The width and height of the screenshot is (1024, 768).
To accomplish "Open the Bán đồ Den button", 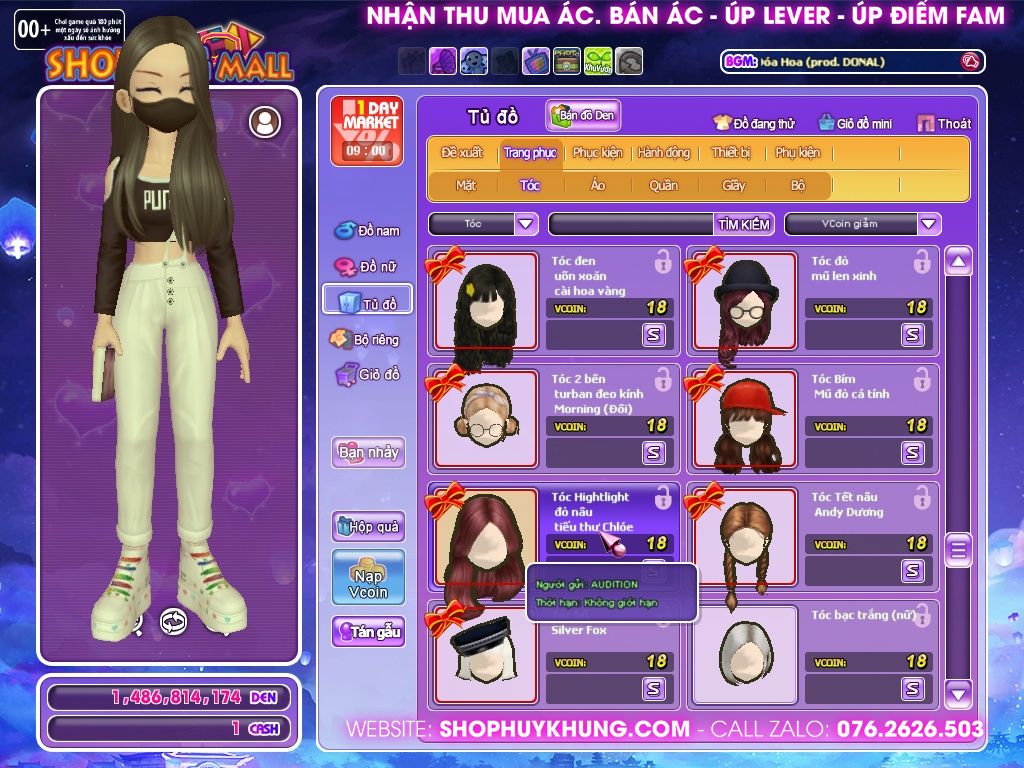I will pos(583,116).
